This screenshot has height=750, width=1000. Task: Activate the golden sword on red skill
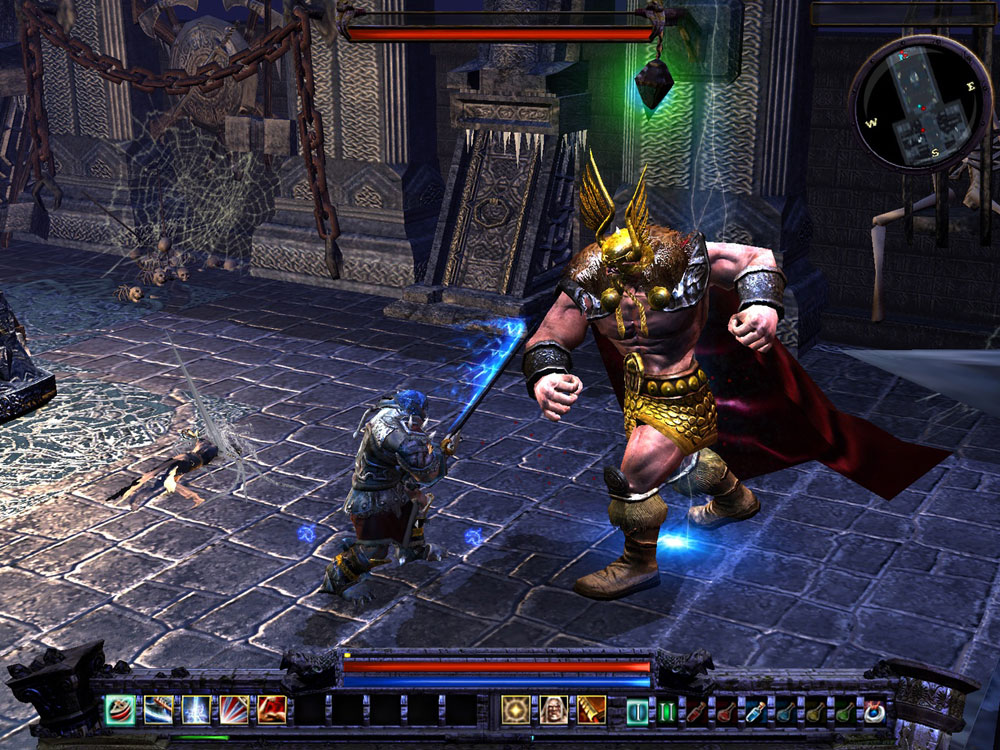[591, 710]
